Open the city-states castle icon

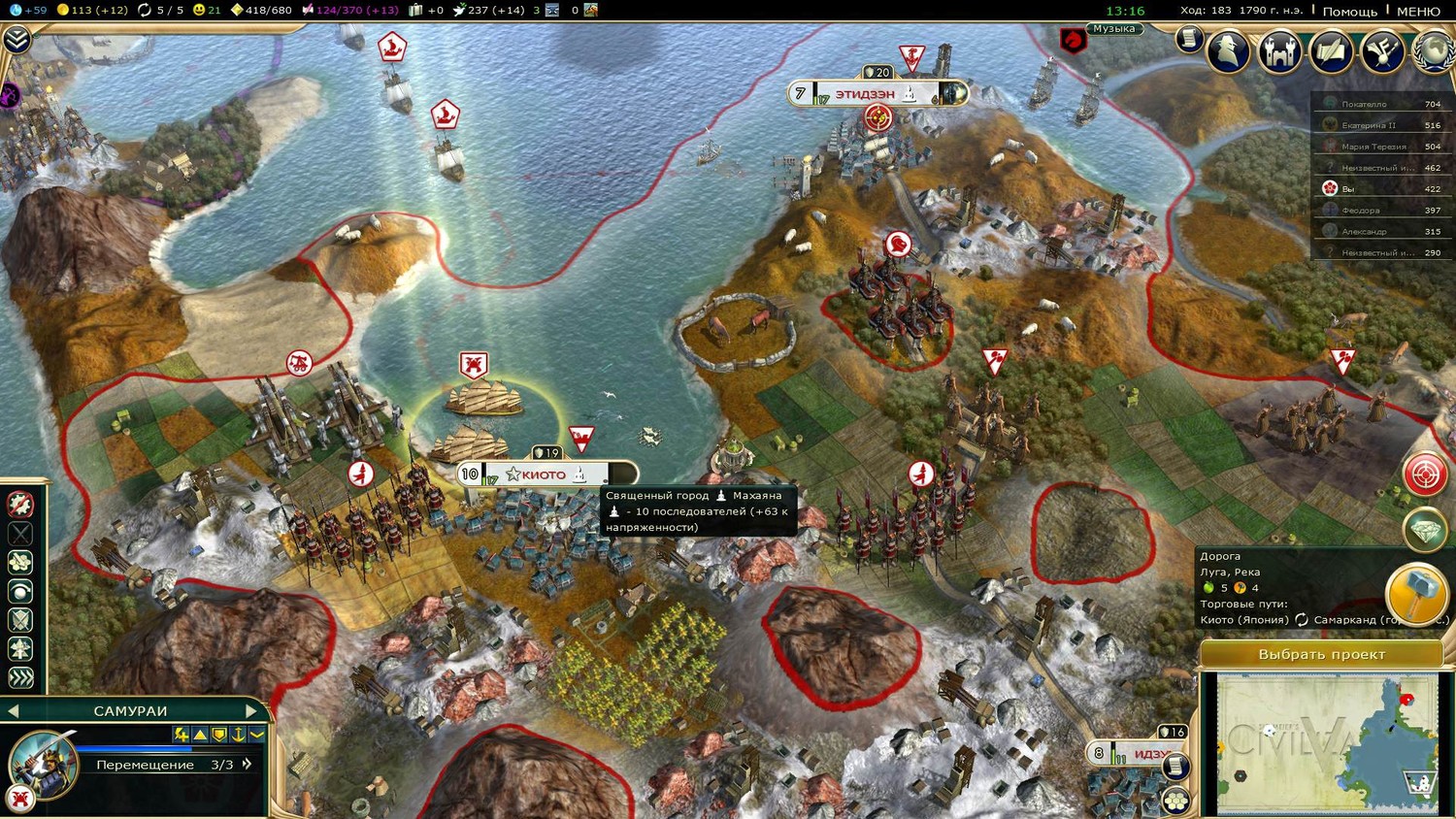click(x=1279, y=50)
